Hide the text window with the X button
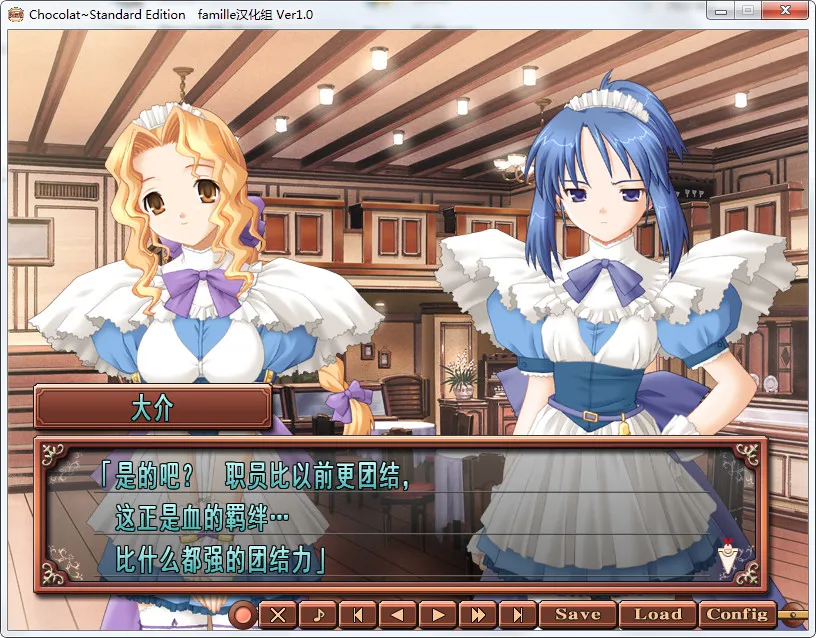The height and width of the screenshot is (638, 816). (x=279, y=615)
